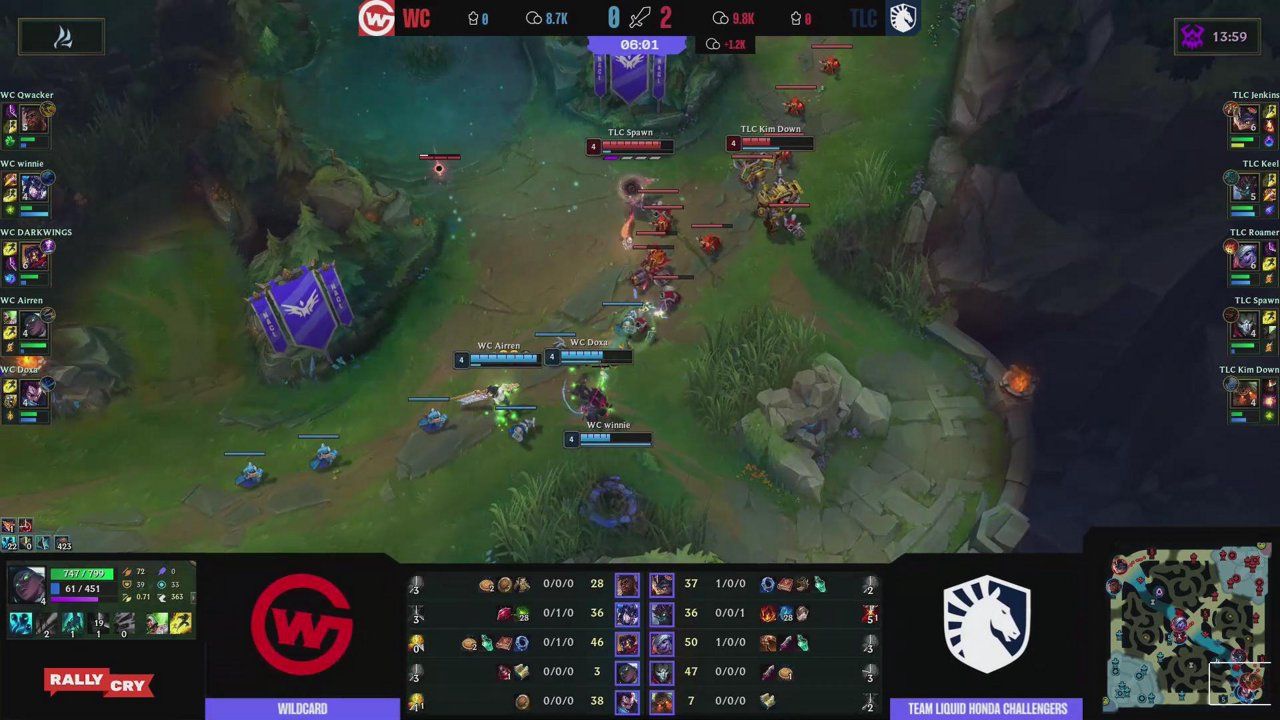Viewport: 1280px width, 720px height.
Task: Click the WC logo on the top scoreboard
Action: pyautogui.click(x=376, y=19)
